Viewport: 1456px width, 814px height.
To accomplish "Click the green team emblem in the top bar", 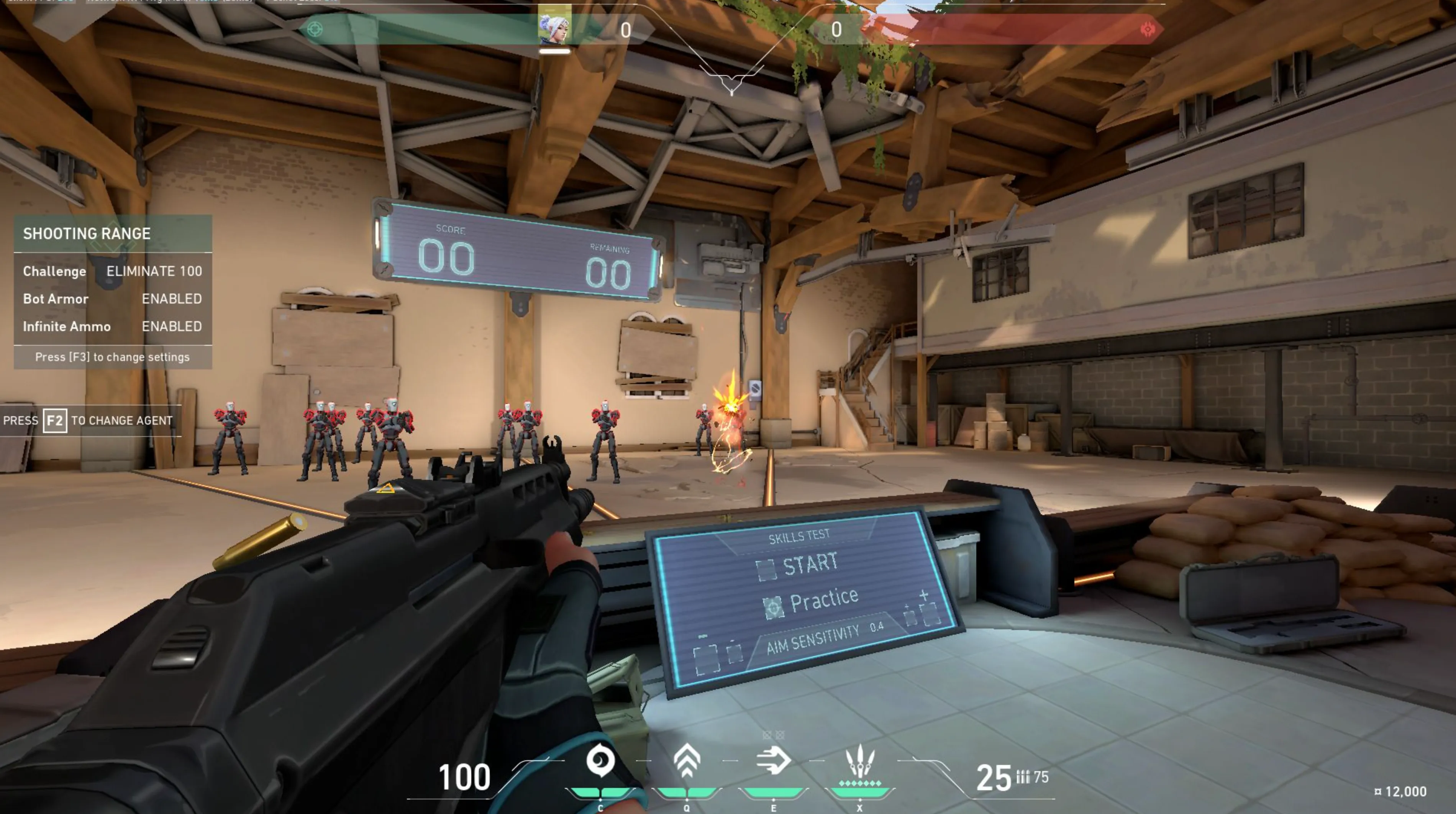I will coord(315,29).
